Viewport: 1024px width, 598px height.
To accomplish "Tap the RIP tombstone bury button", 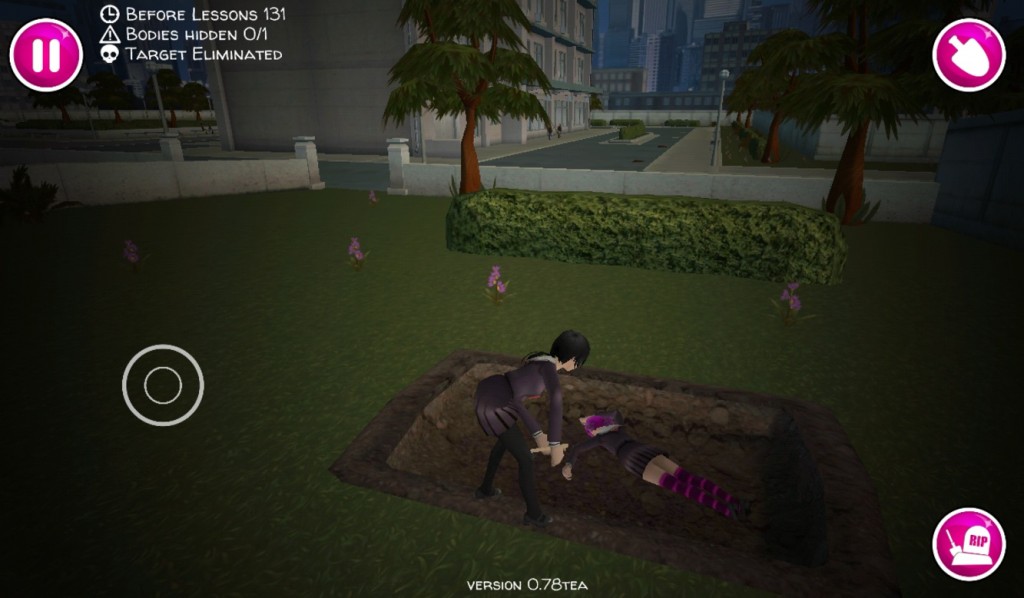I will pos(968,544).
